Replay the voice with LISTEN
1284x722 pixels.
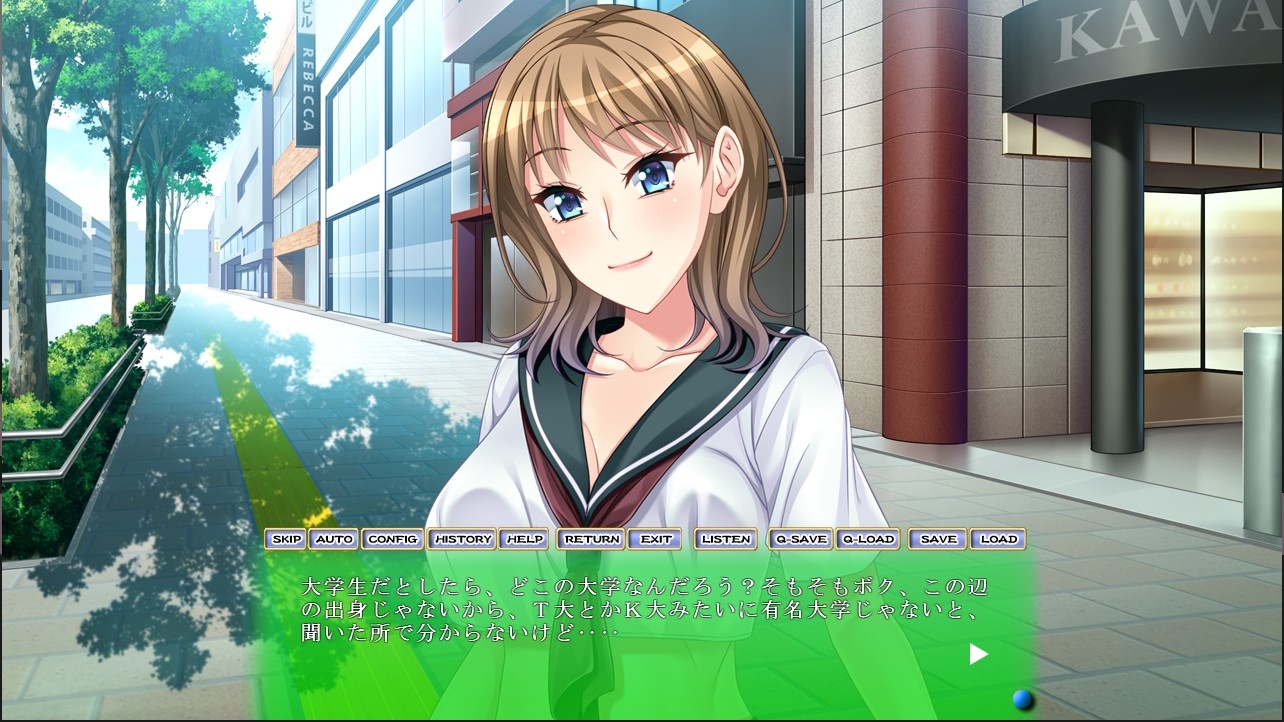coord(725,539)
